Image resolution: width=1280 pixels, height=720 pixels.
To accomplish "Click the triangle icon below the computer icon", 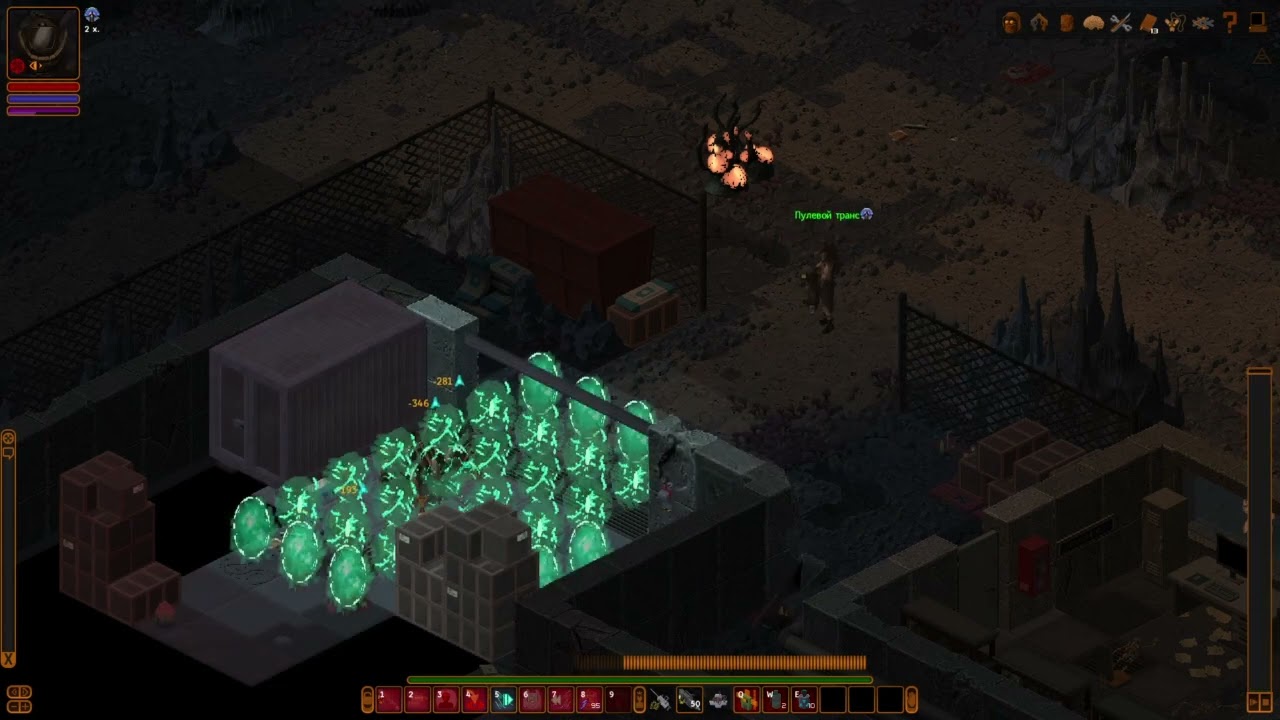I will coord(1261,57).
